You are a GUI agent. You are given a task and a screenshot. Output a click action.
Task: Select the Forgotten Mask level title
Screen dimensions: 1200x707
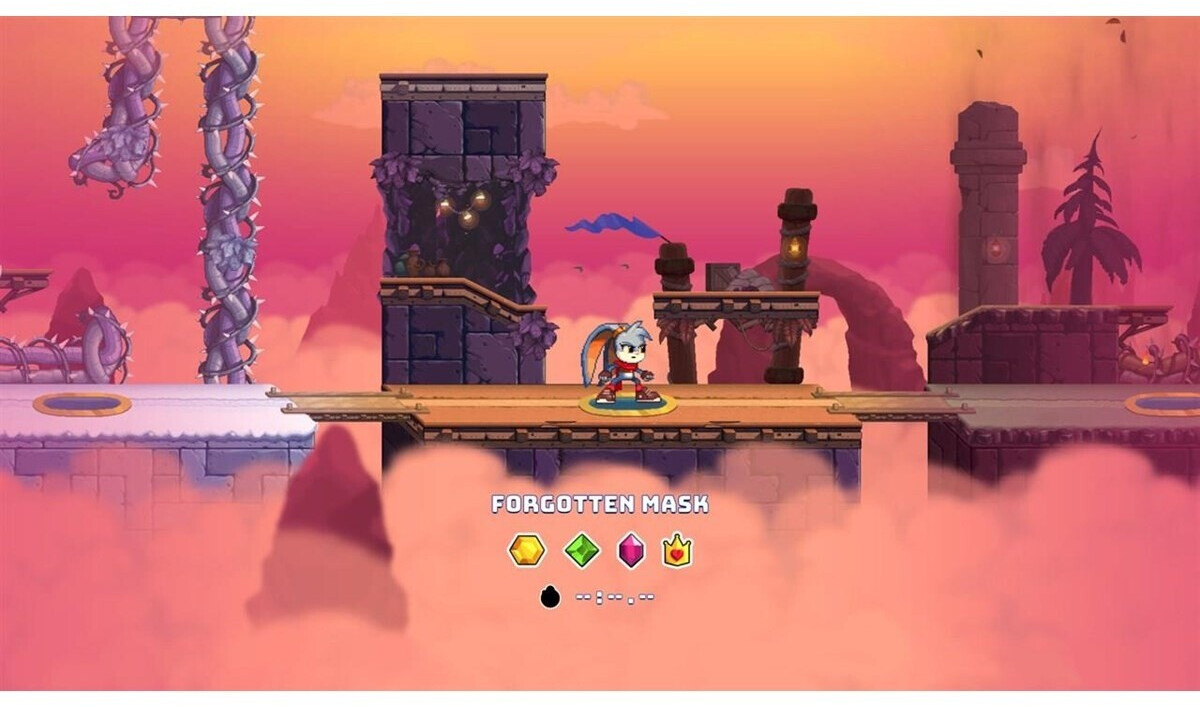(599, 504)
